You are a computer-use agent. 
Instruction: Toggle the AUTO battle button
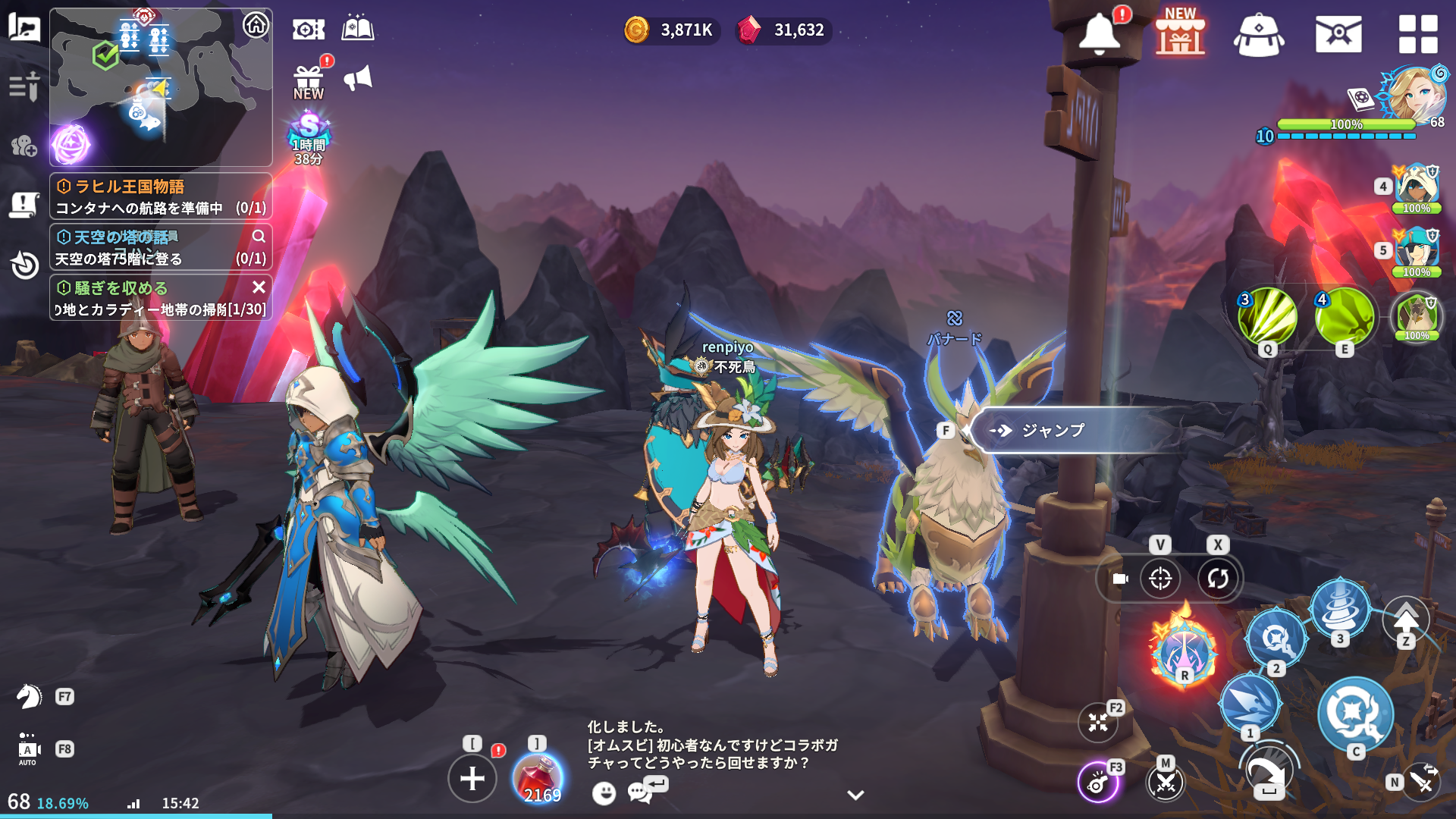pyautogui.click(x=28, y=750)
